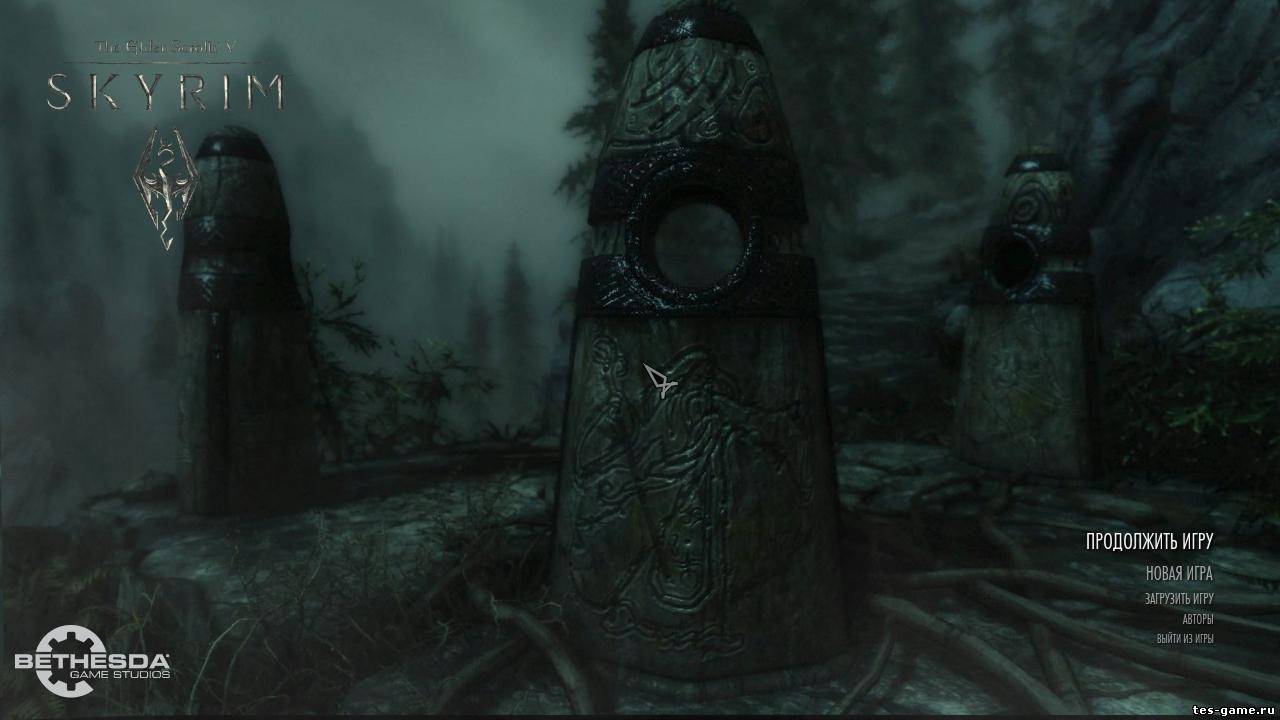Viewport: 1280px width, 720px height.
Task: Choose ПРОДОЛЖИТЬ ИГРУ to continue the game
Action: coord(1149,541)
